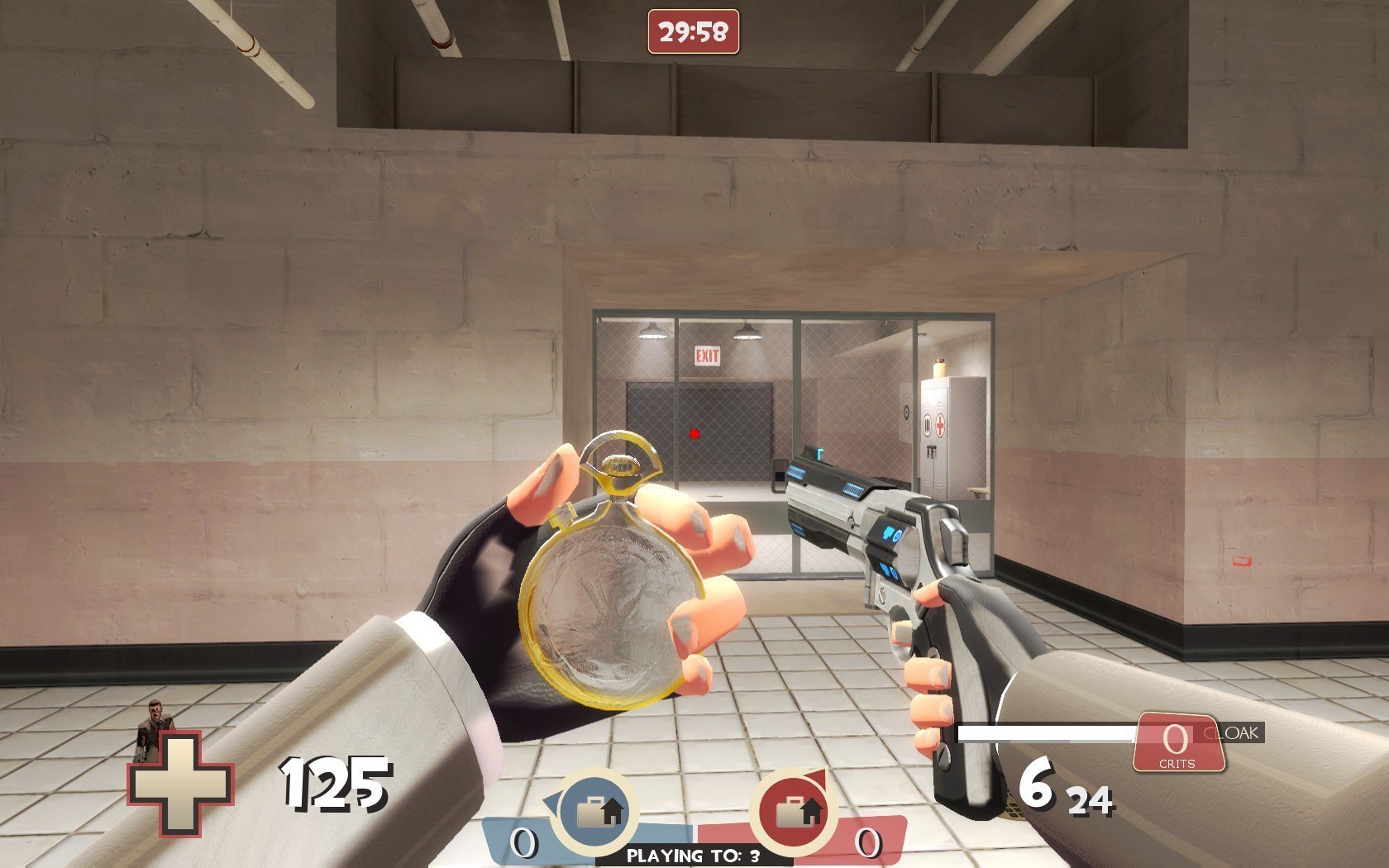Click the blue team intelligence briefcase icon
Screen dimensions: 1389x868
(596, 810)
